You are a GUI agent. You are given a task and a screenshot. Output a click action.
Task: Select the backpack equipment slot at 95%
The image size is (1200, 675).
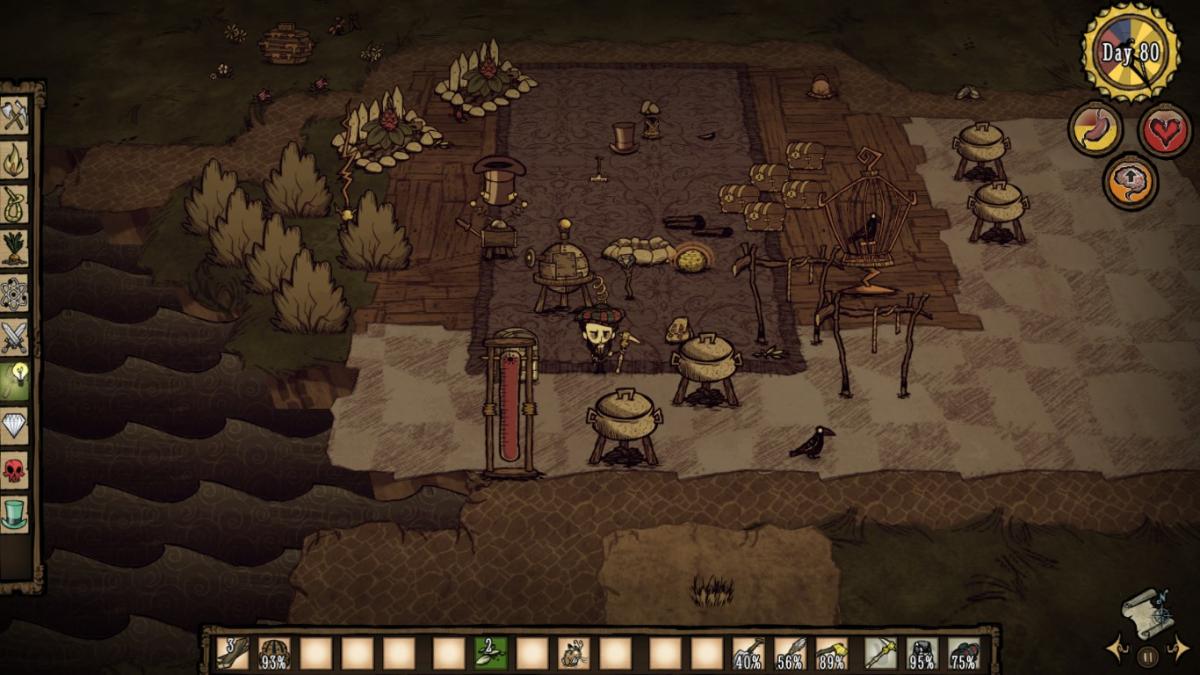[x=922, y=653]
